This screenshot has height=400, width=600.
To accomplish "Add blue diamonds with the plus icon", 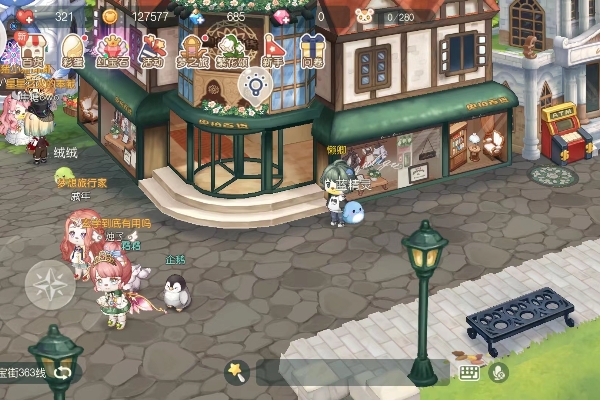I will pyautogui.click(x=195, y=16).
